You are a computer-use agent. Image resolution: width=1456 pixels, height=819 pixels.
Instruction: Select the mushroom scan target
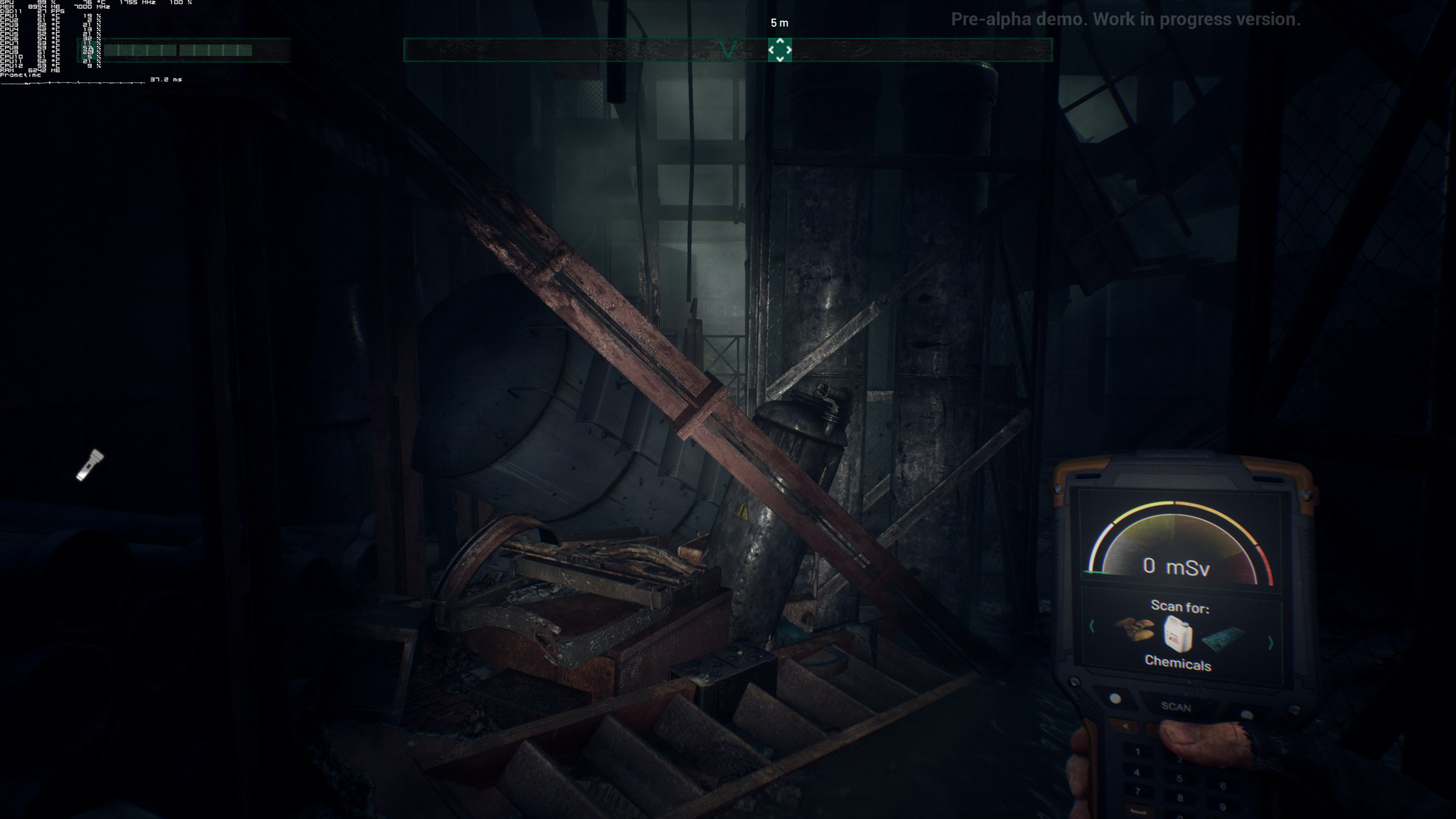(1135, 628)
